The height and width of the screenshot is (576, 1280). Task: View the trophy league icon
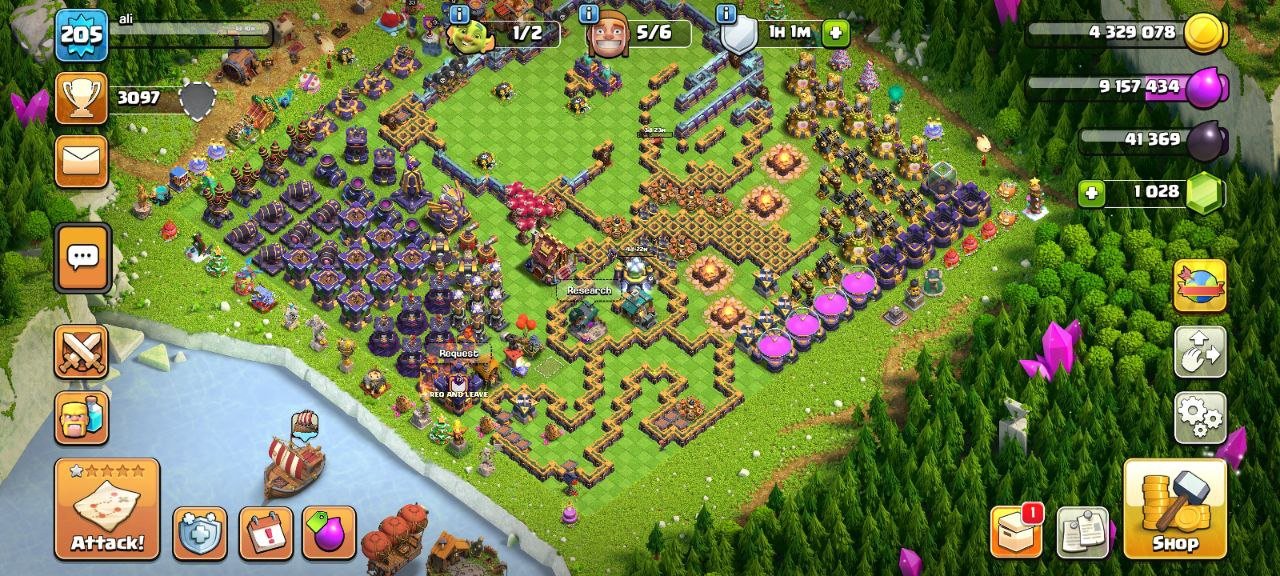point(82,98)
